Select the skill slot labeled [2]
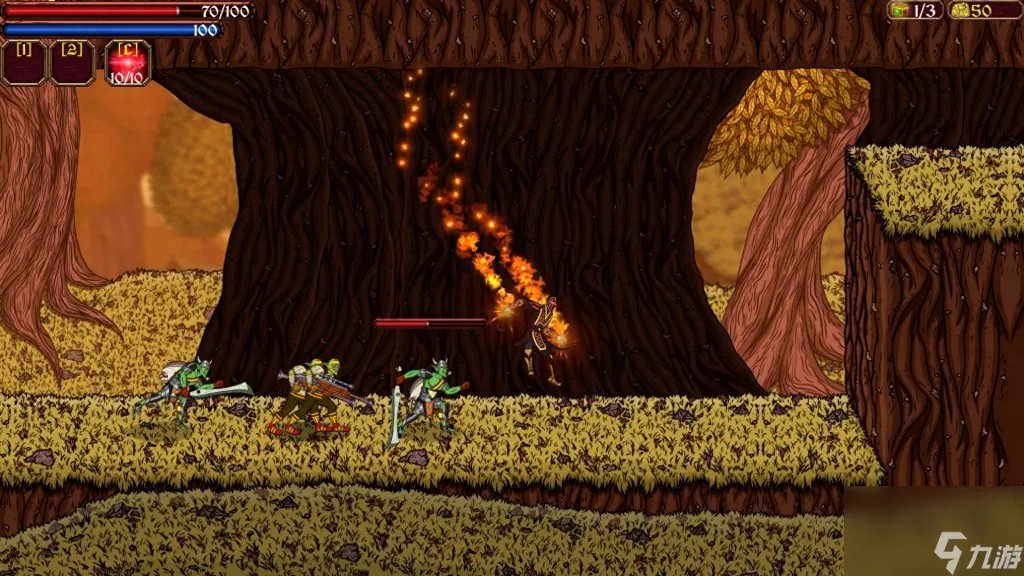 click(72, 62)
